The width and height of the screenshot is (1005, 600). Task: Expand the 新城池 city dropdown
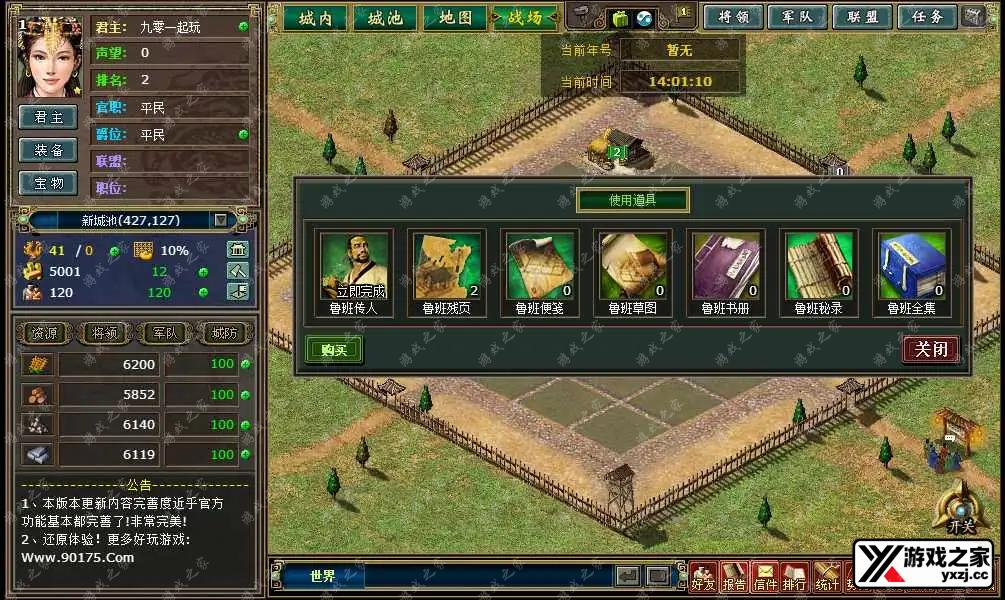(221, 220)
